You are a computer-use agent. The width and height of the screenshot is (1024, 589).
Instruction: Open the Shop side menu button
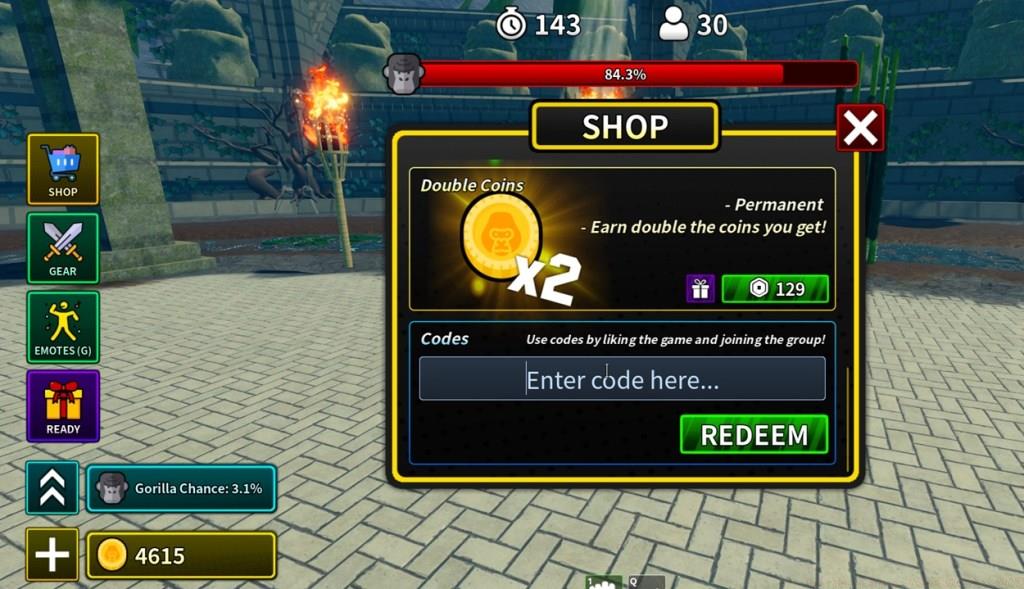coord(63,169)
